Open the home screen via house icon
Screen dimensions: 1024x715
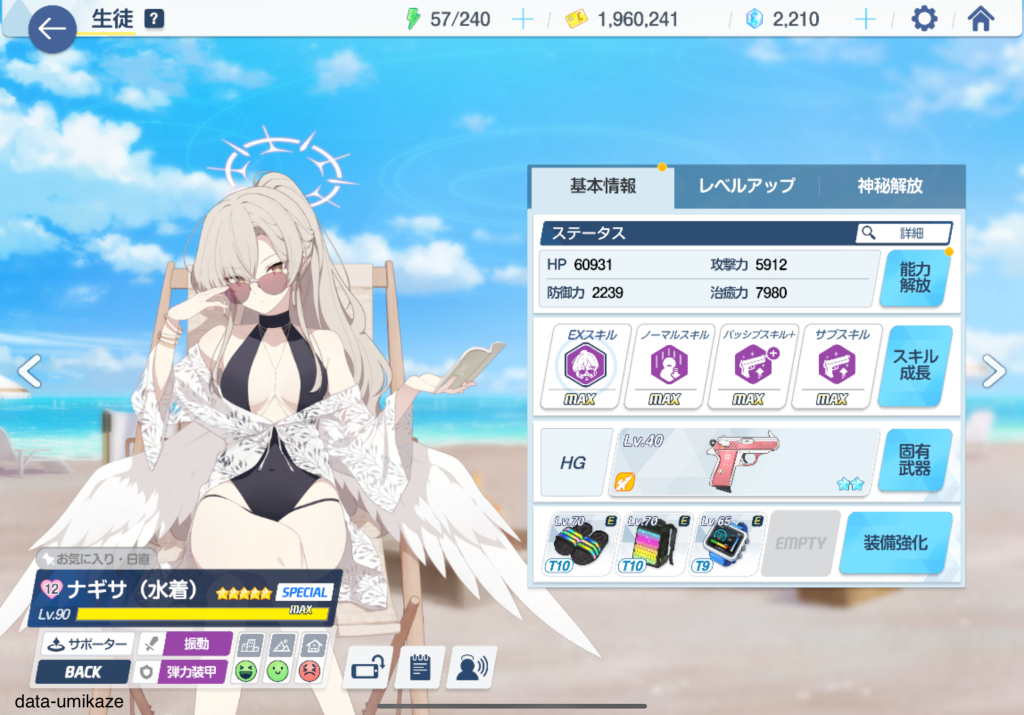point(981,19)
